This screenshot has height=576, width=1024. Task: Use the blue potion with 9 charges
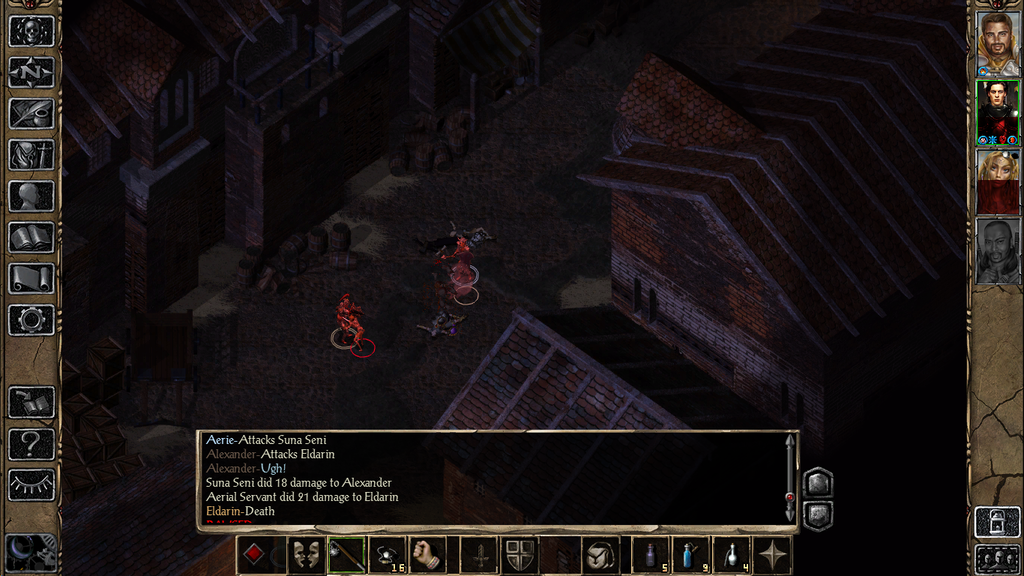pos(690,555)
